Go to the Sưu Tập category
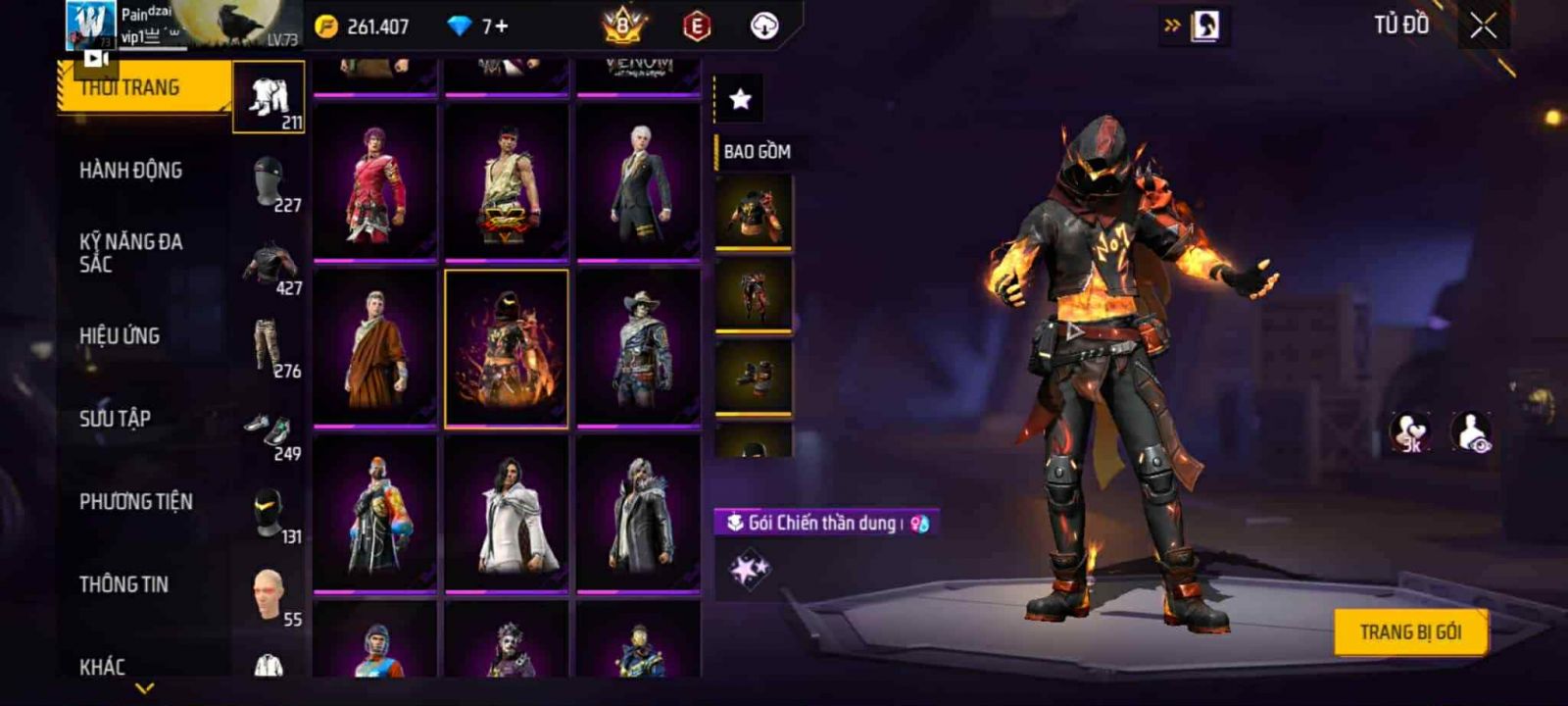1568x706 pixels. pyautogui.click(x=116, y=419)
